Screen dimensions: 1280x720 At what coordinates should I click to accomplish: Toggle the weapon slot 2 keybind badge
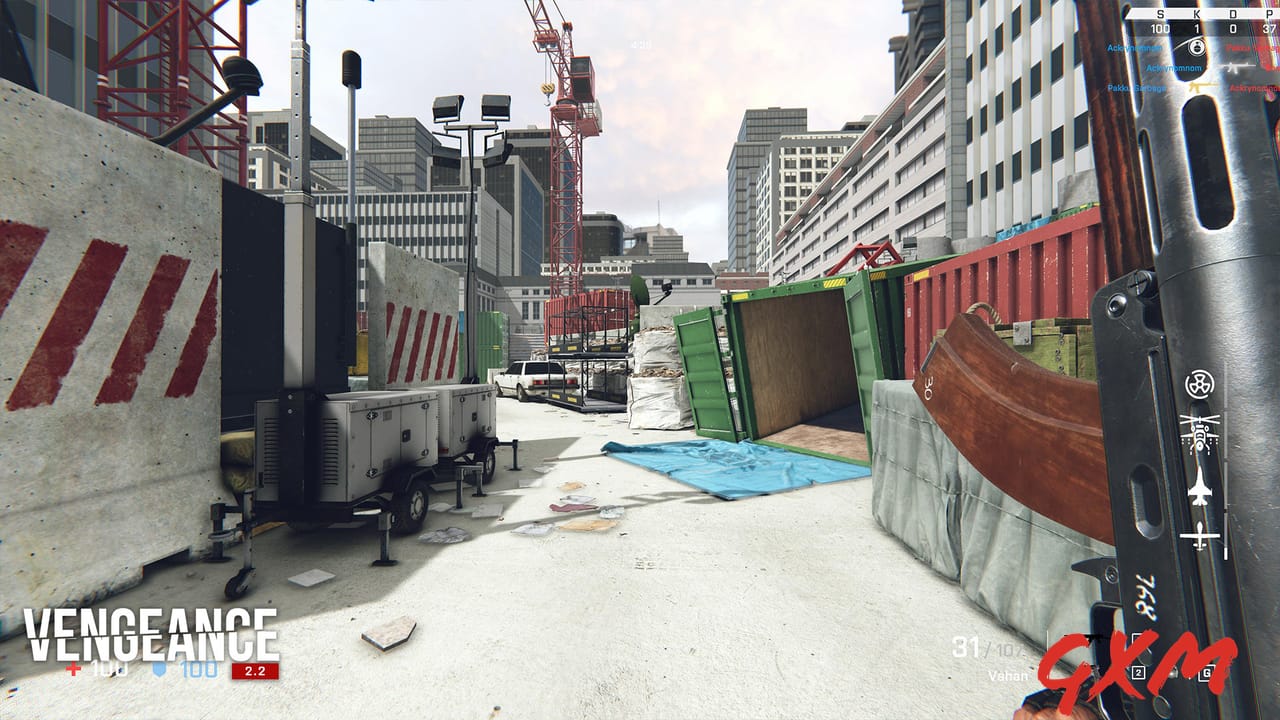1138,672
